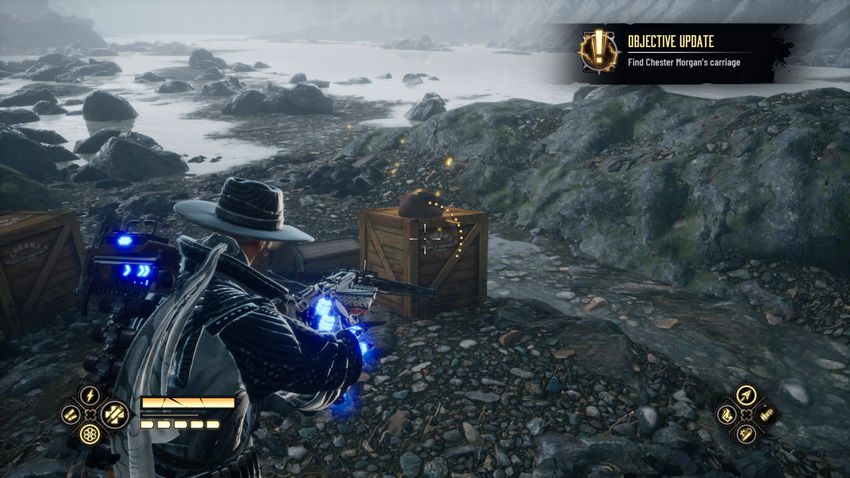Pick the bottom icon of the right wheel
Viewport: 850px width, 478px height.
point(745,433)
